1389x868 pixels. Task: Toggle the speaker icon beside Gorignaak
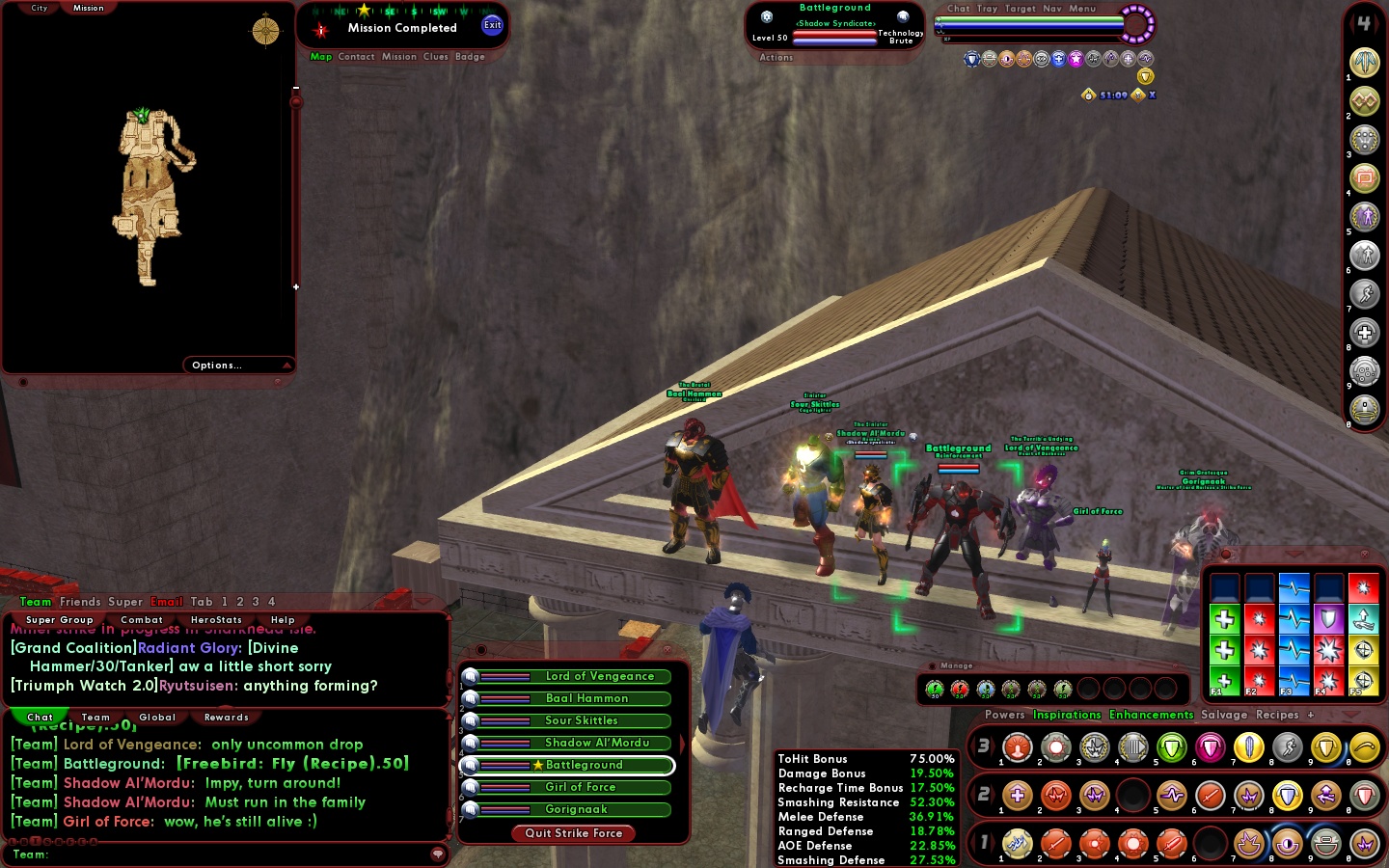(469, 809)
